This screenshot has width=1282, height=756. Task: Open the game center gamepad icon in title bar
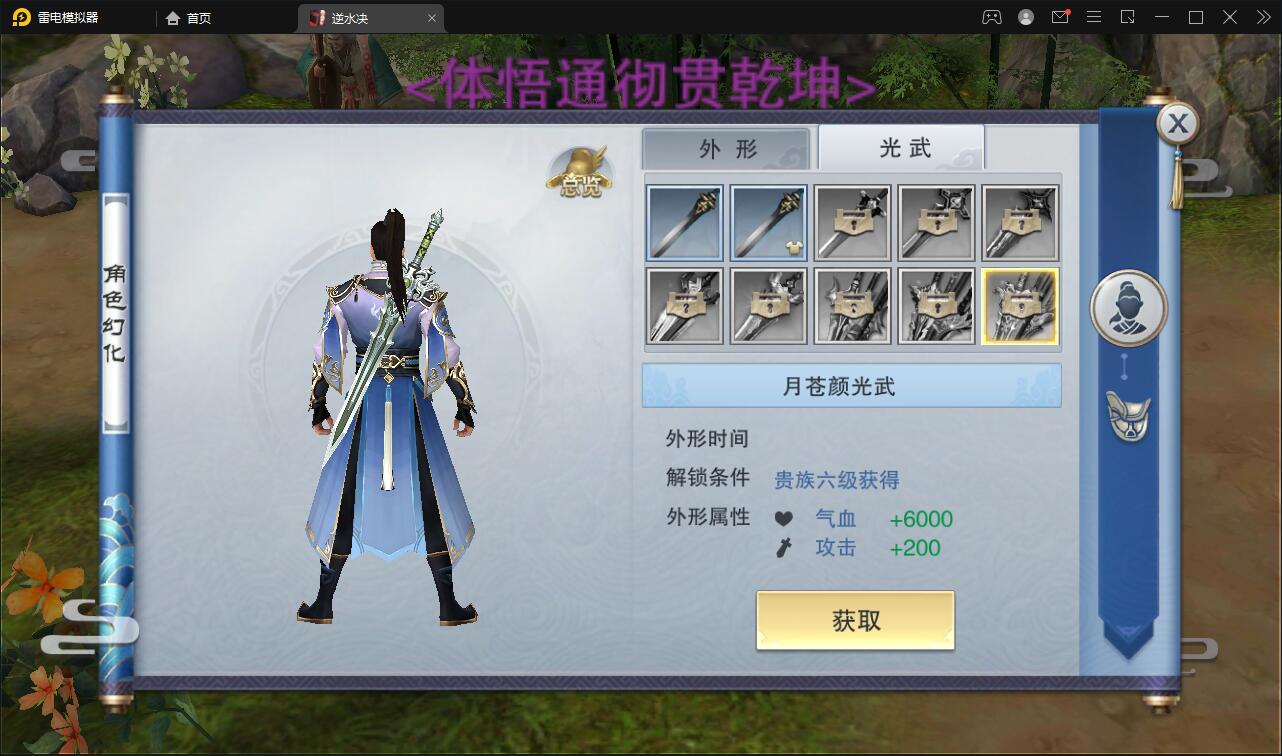coord(991,17)
